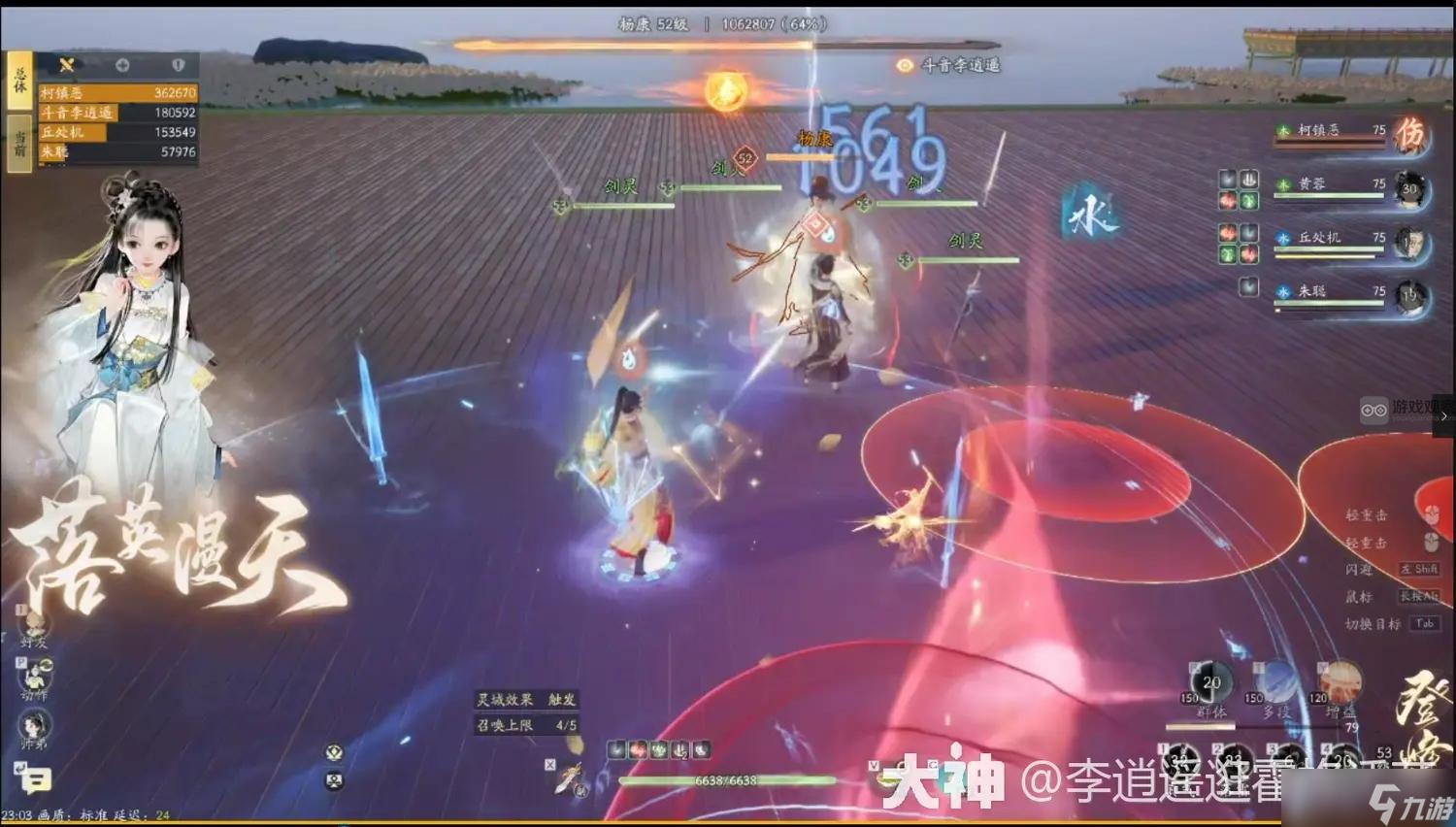1456x827 pixels.
Task: Cast the 群体 group skill icon
Action: coord(1209,681)
